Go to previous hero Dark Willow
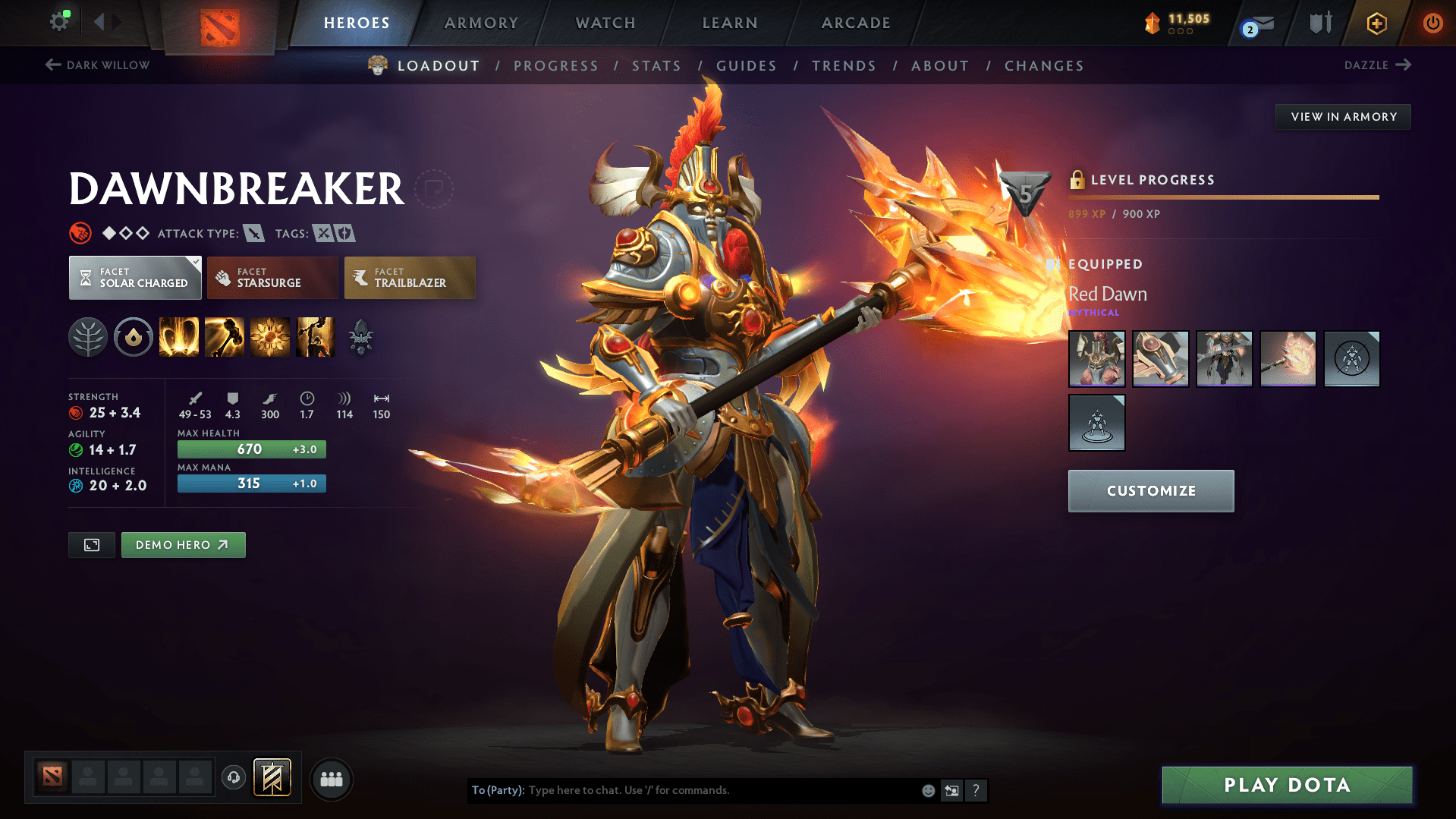The height and width of the screenshot is (819, 1456). pos(98,65)
